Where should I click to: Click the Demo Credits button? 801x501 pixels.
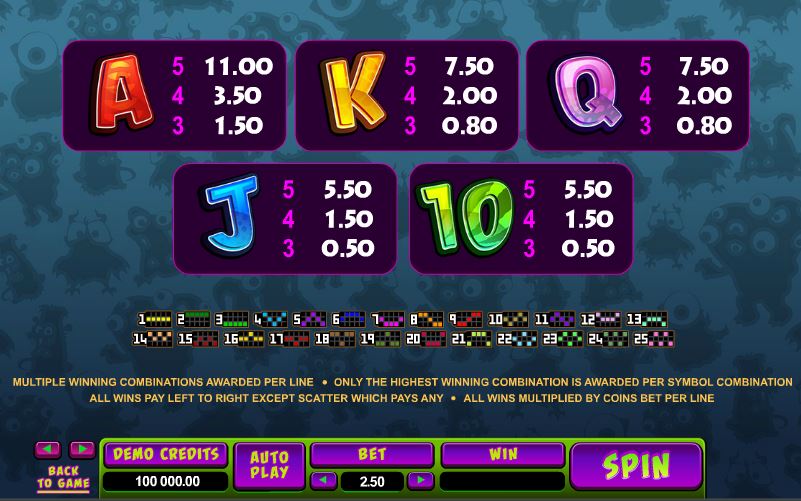(x=165, y=454)
